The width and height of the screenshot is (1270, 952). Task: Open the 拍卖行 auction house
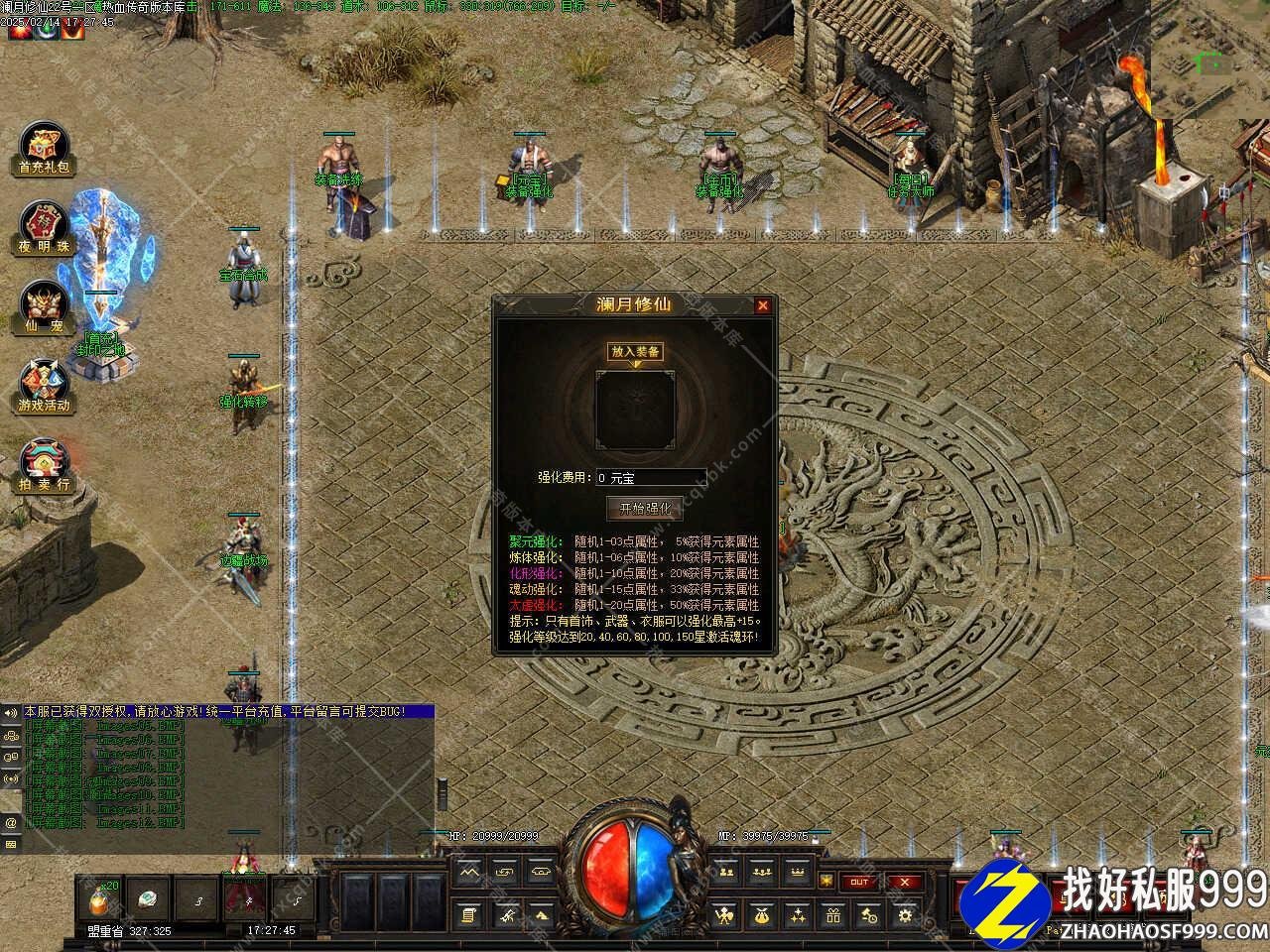[x=46, y=464]
